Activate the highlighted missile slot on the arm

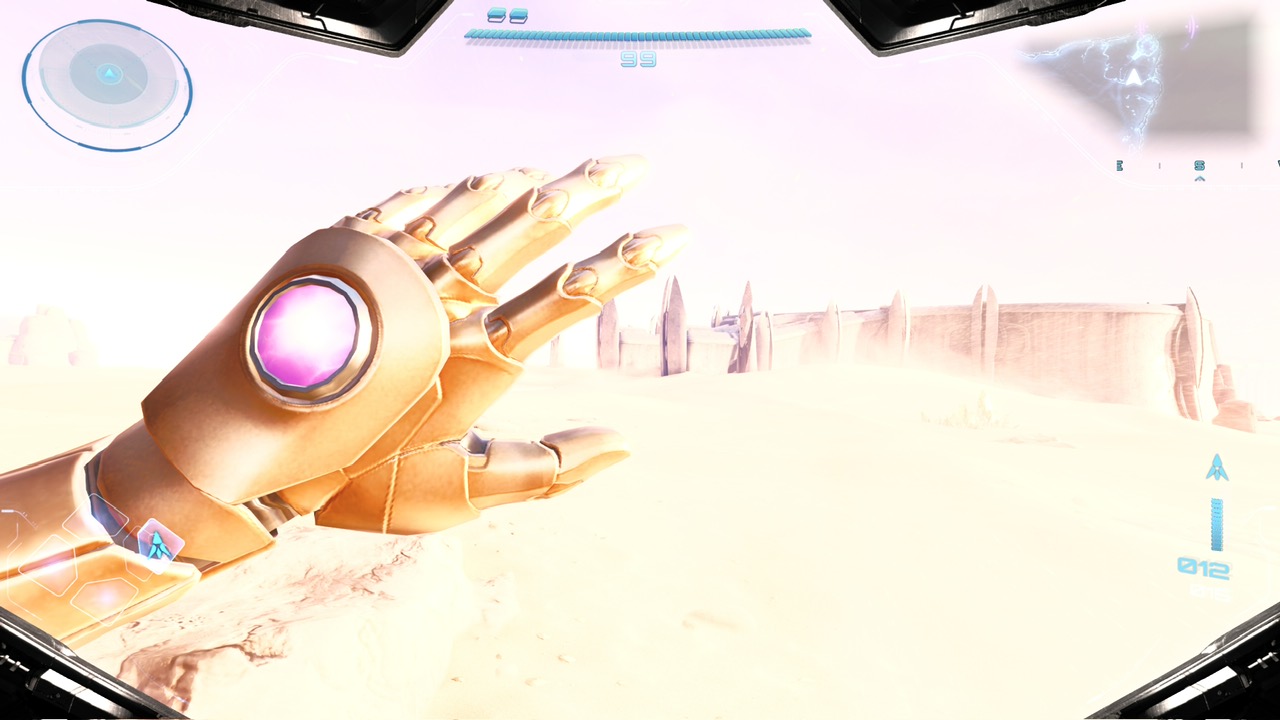click(157, 542)
